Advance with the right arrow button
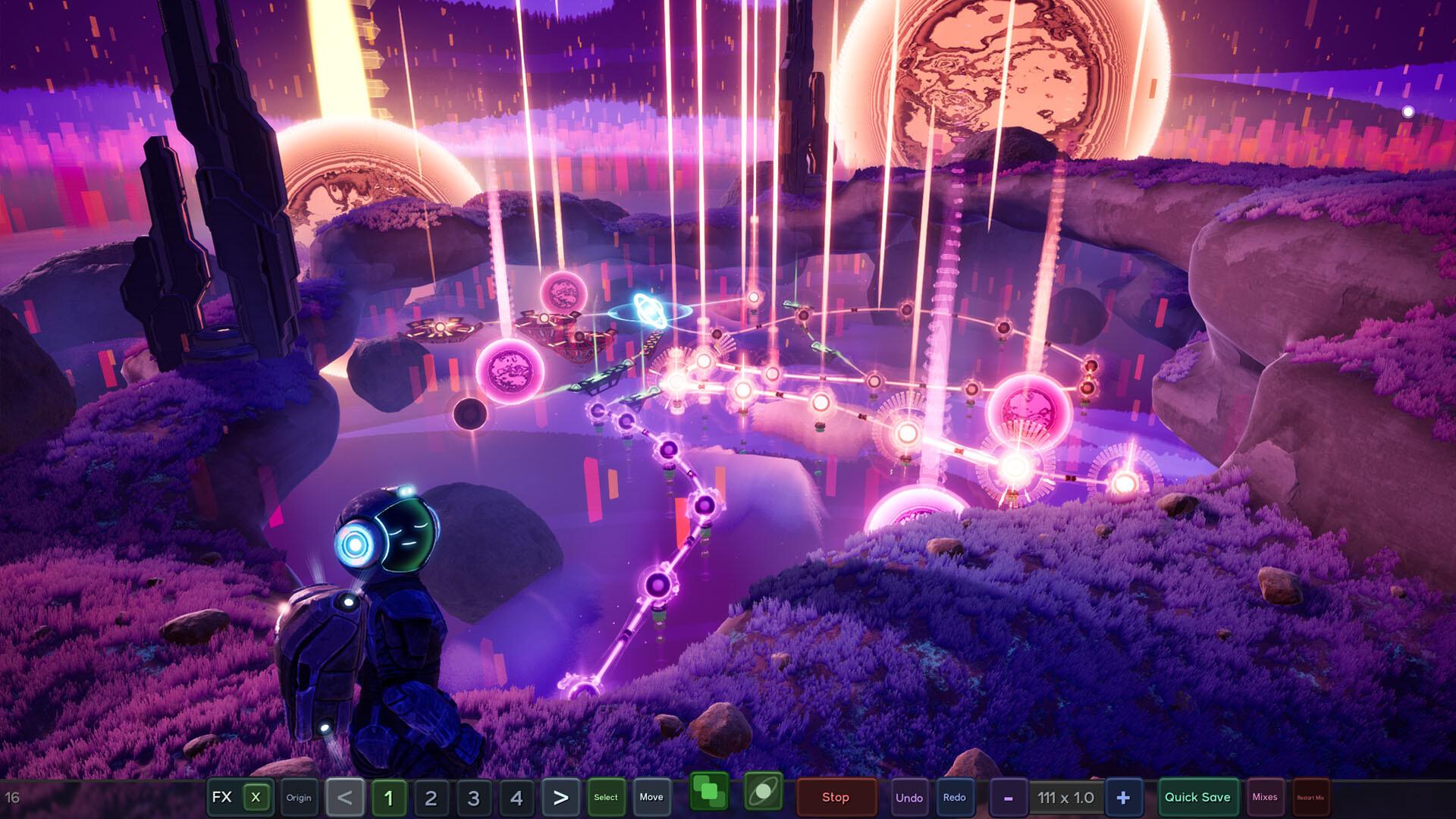Viewport: 1456px width, 819px height. pyautogui.click(x=560, y=798)
